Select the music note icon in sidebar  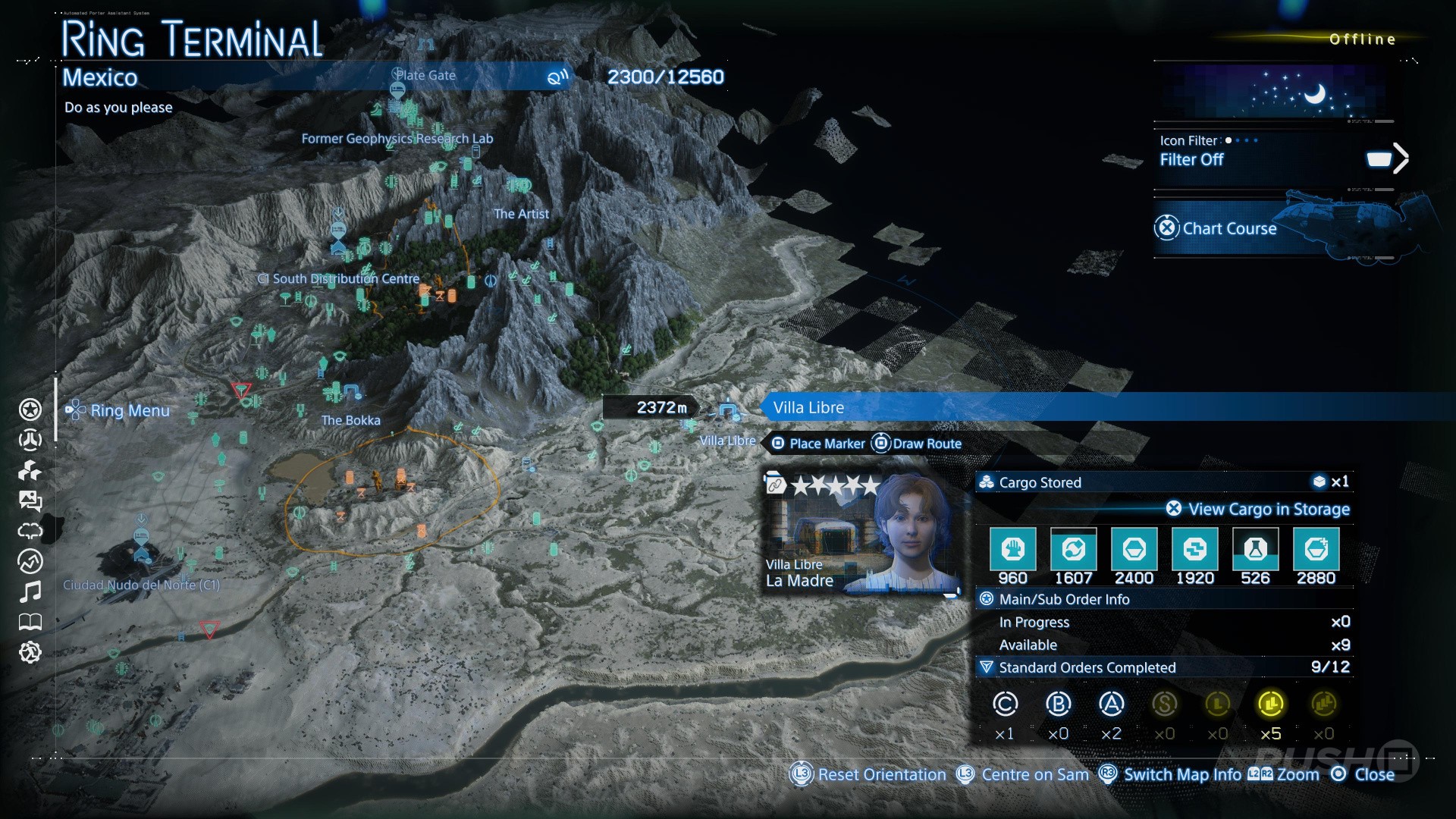tap(30, 591)
